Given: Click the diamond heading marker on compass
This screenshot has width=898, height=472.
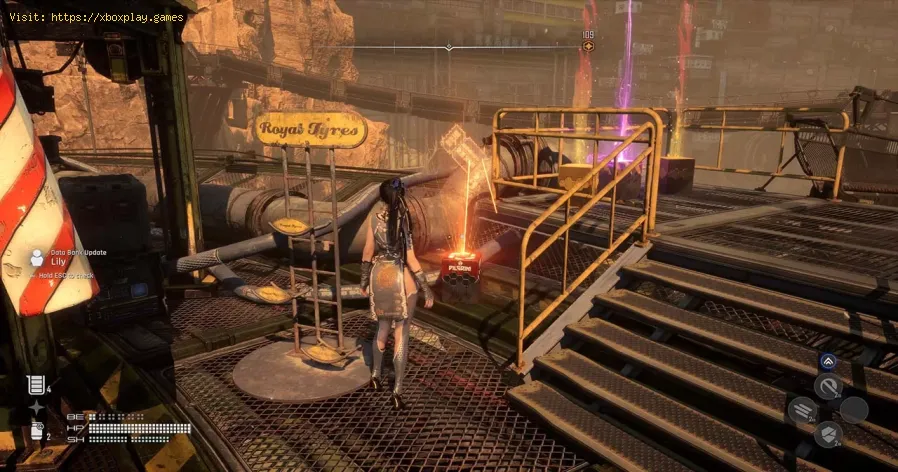Looking at the screenshot, I should click(449, 46).
